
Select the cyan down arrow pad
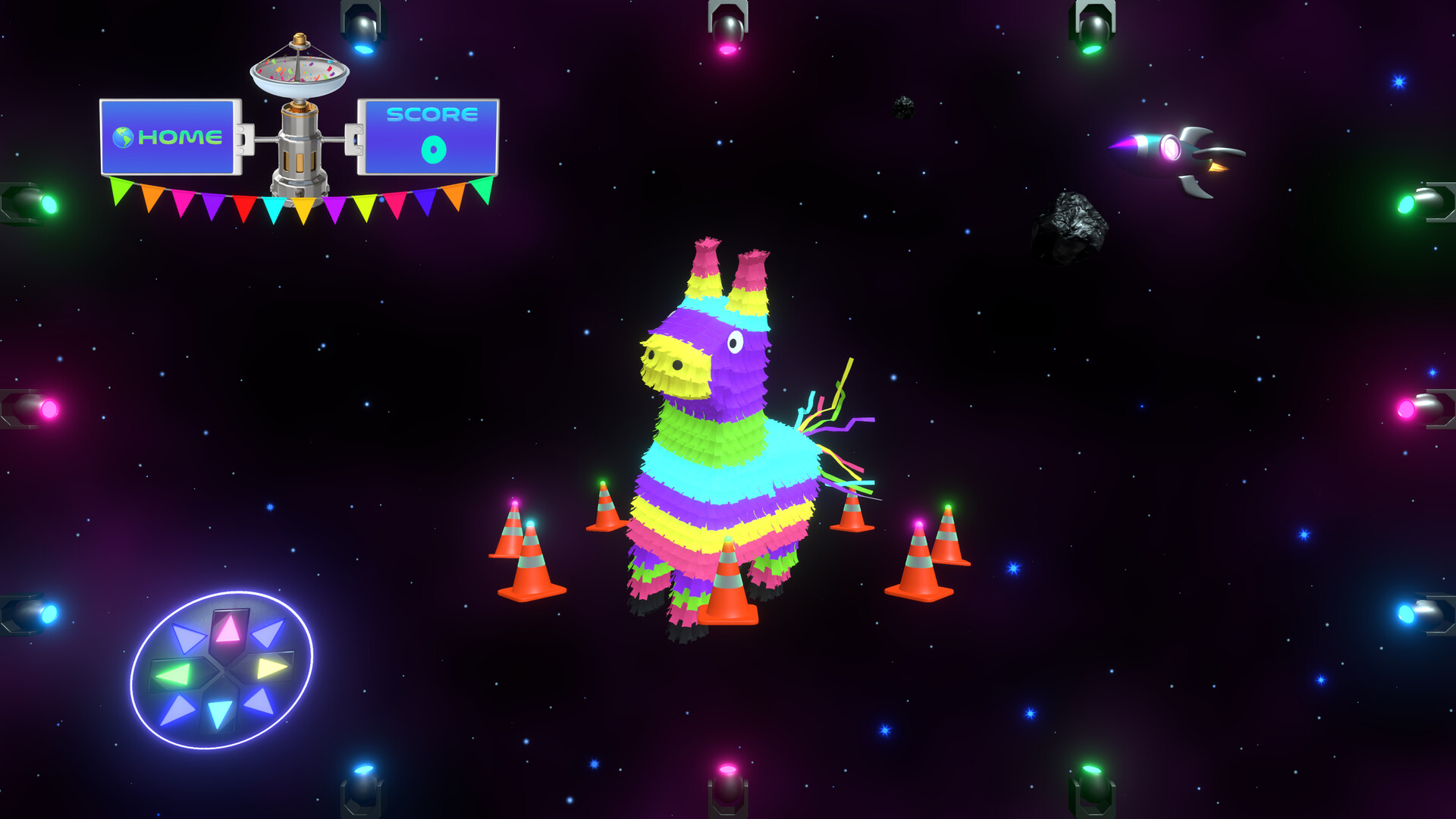pos(219,713)
